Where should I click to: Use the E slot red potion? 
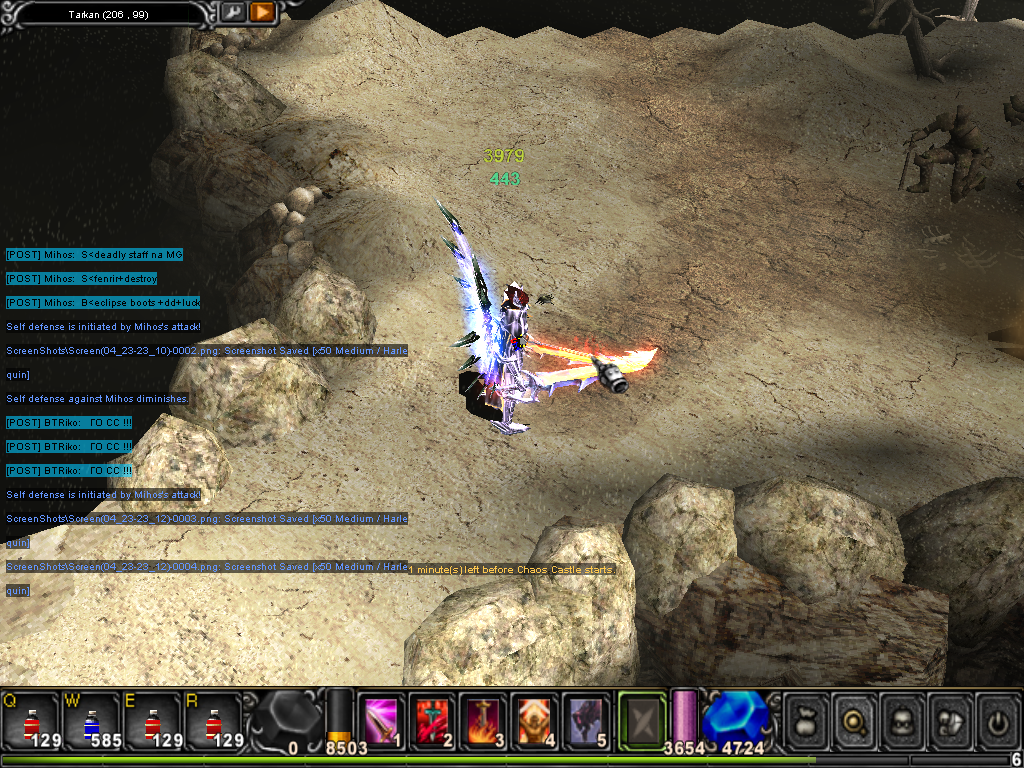point(152,720)
